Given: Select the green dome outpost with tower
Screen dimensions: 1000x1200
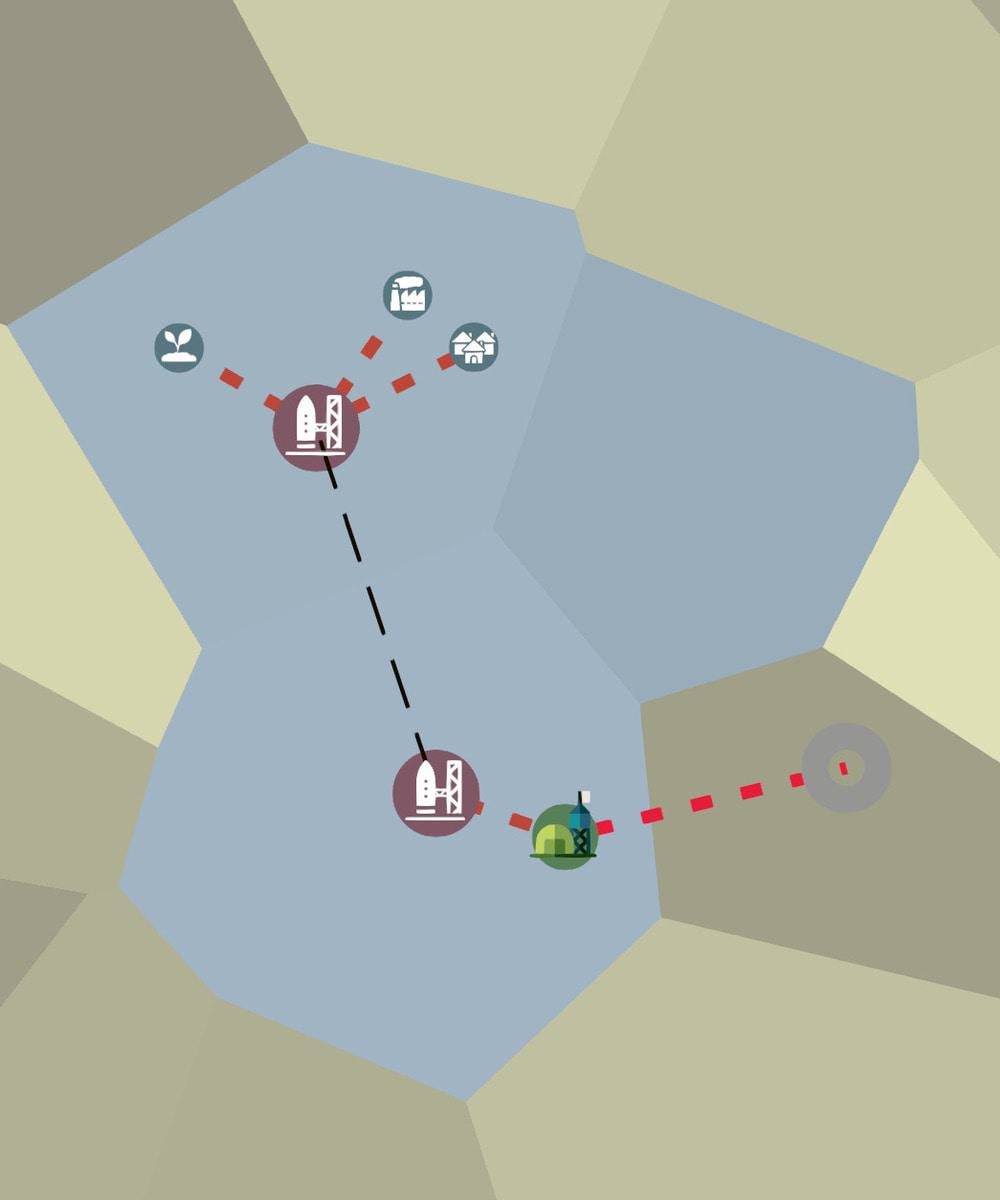Looking at the screenshot, I should tap(565, 835).
